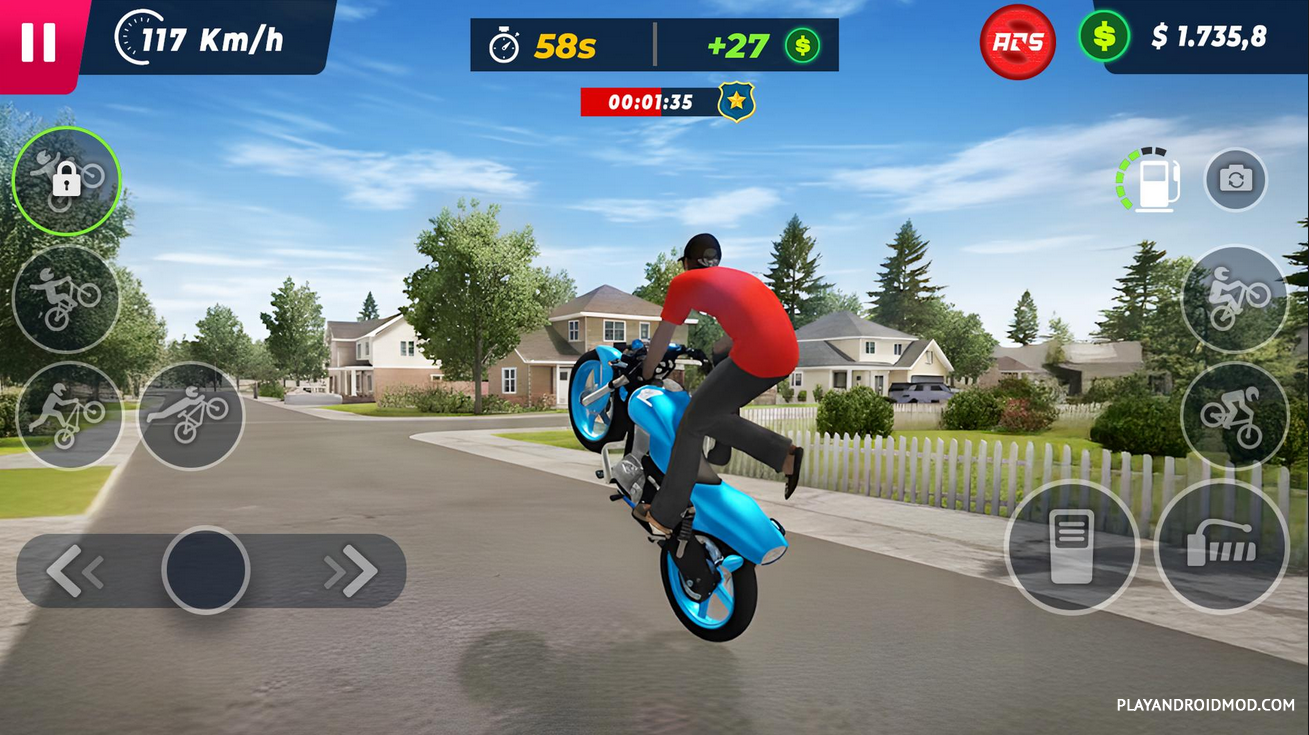This screenshot has height=735, width=1309.
Task: Activate the stoppie front-wheel trick
Action: tap(1234, 415)
